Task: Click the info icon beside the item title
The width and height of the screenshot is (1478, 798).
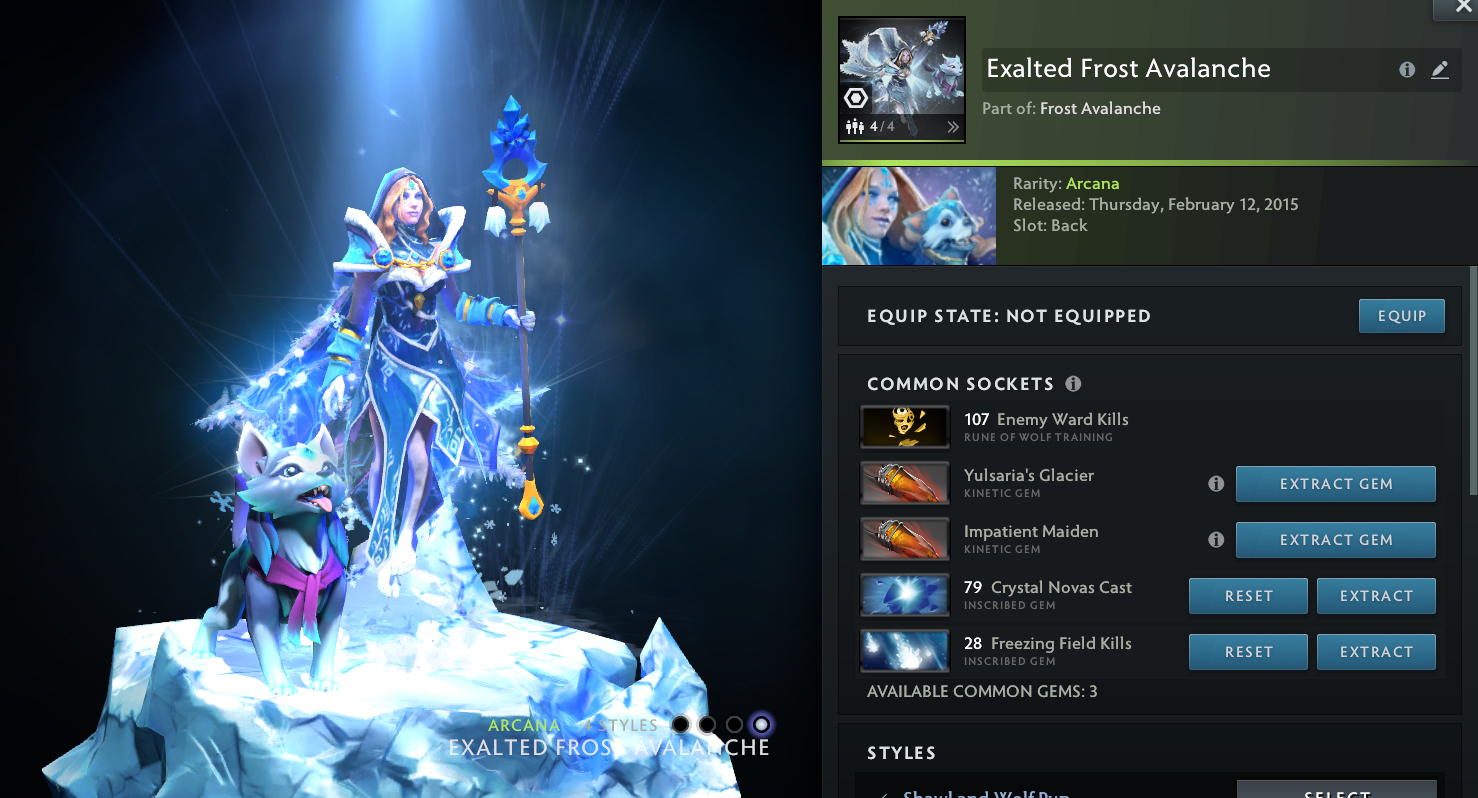Action: (x=1407, y=70)
